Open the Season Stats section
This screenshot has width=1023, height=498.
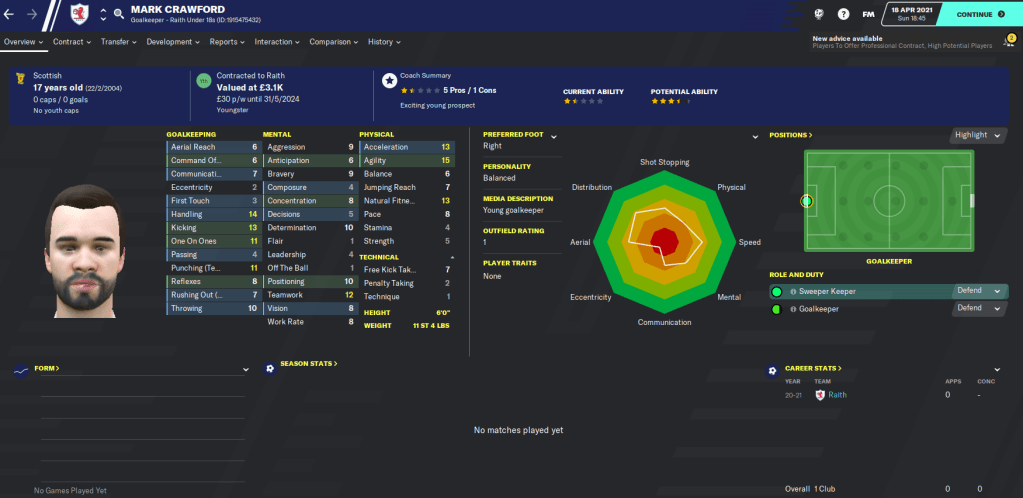coord(308,364)
